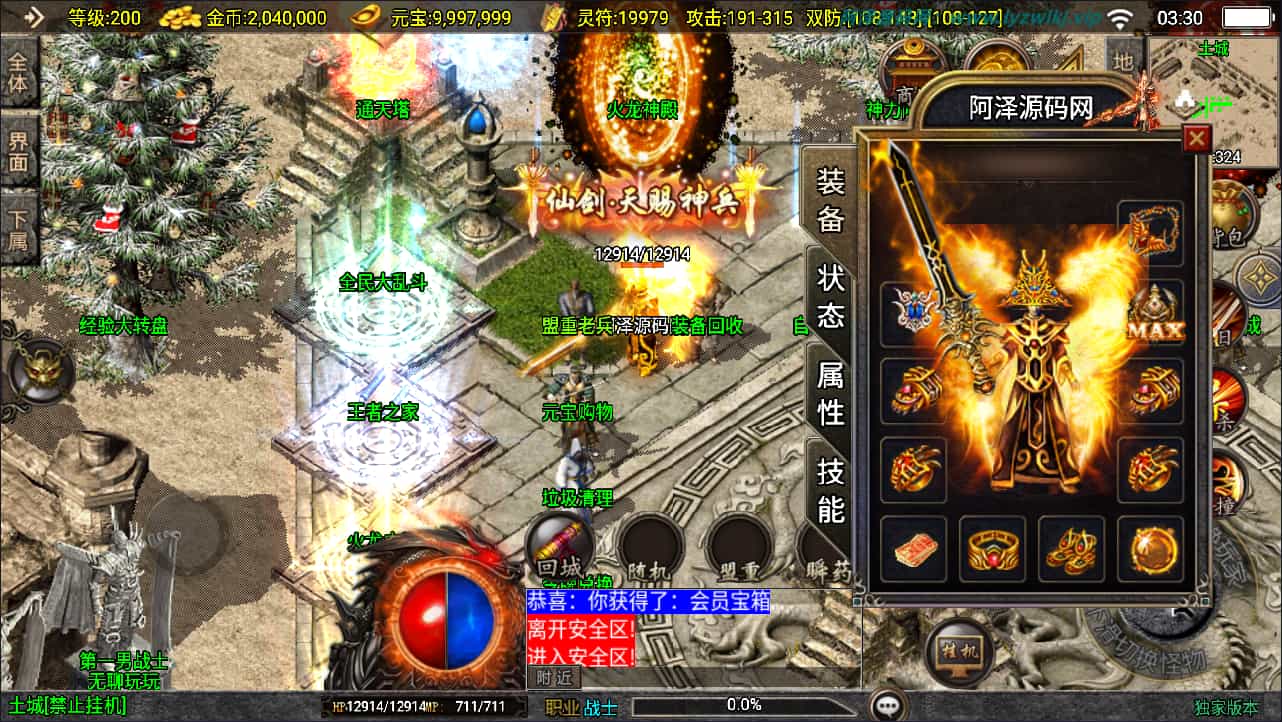
Task: Select the red talisman book slot
Action: click(913, 549)
